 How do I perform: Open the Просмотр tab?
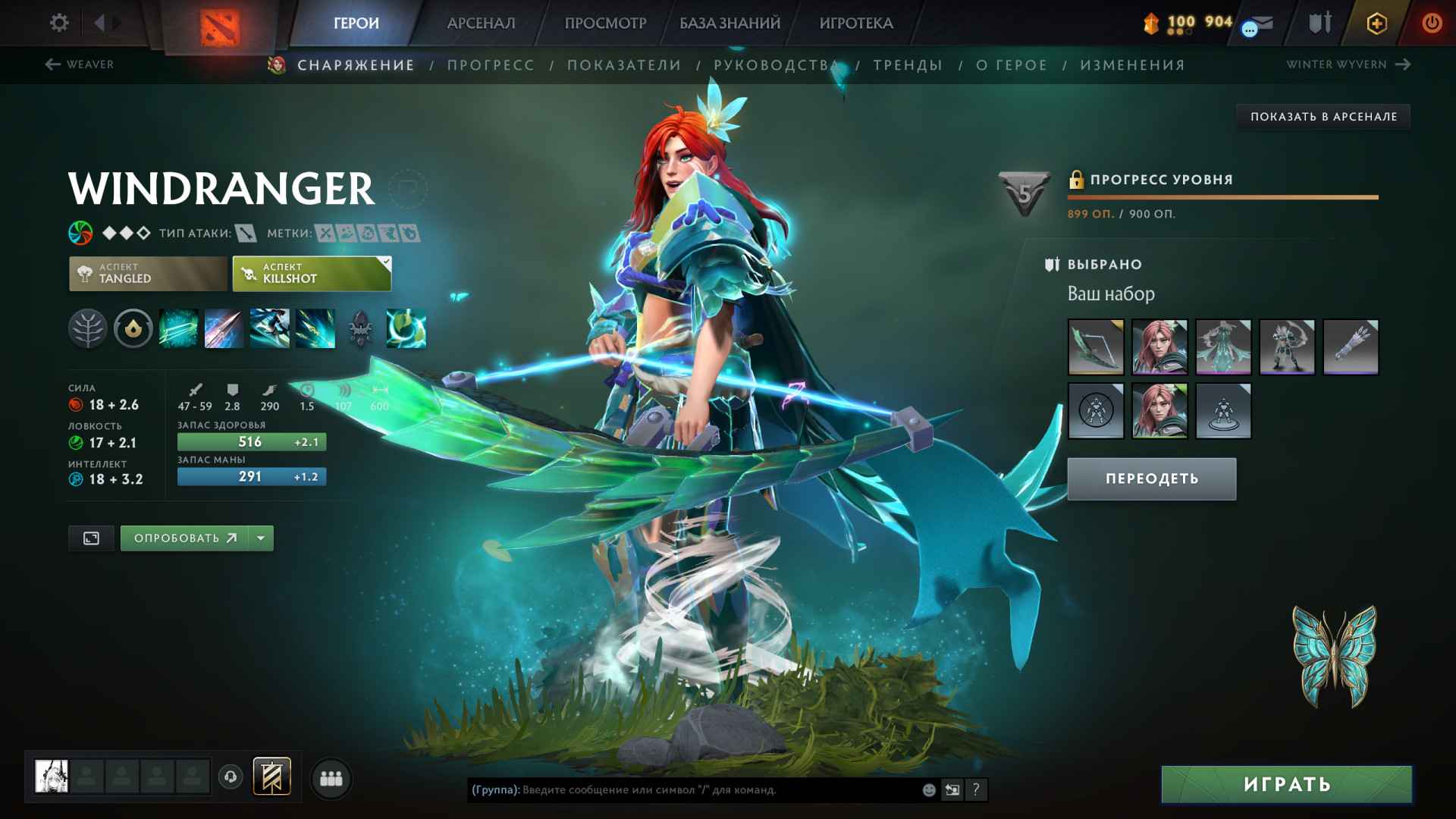(605, 23)
